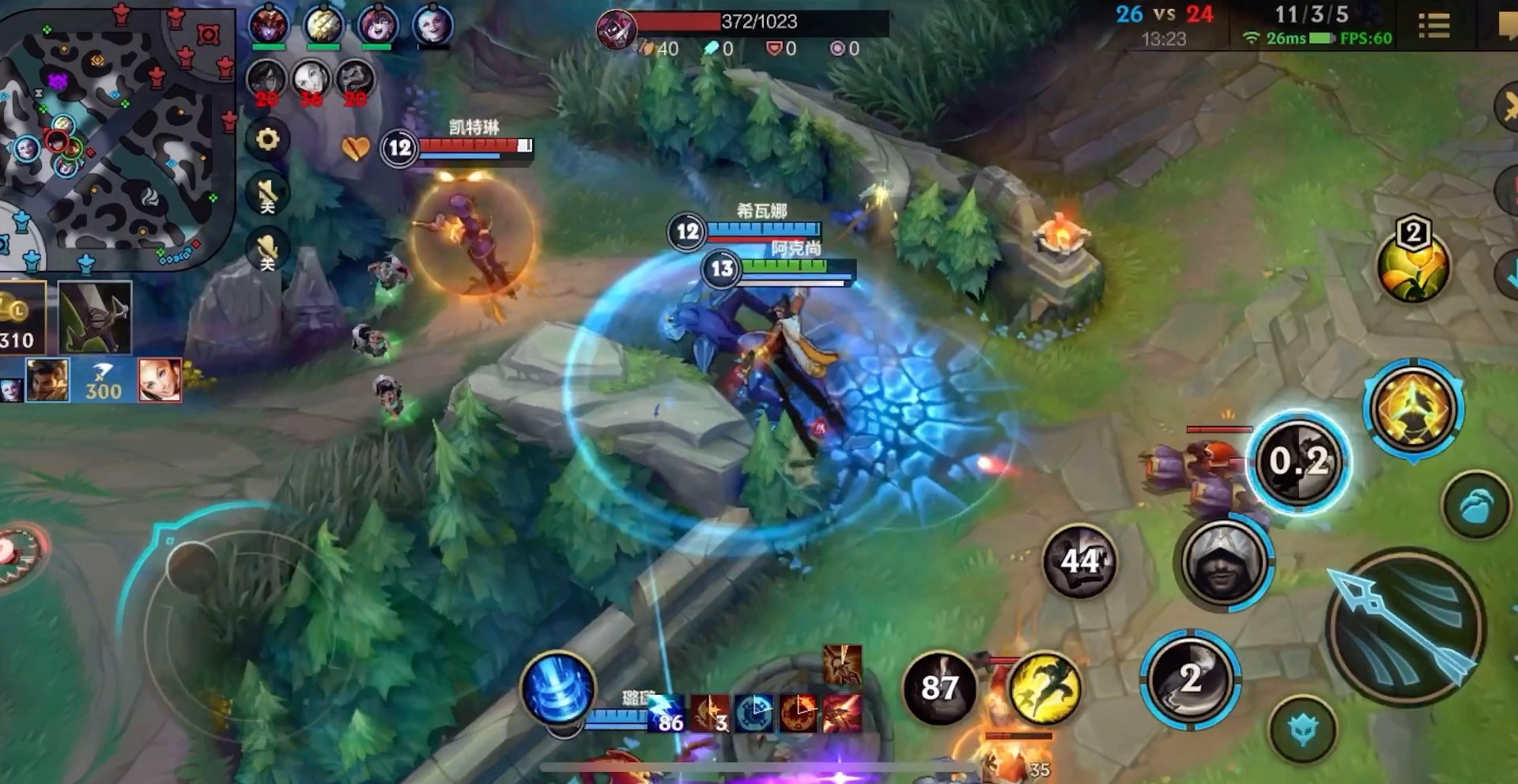This screenshot has width=1518, height=784.
Task: Tap the blue fist target-champion button
Action: point(1475,506)
